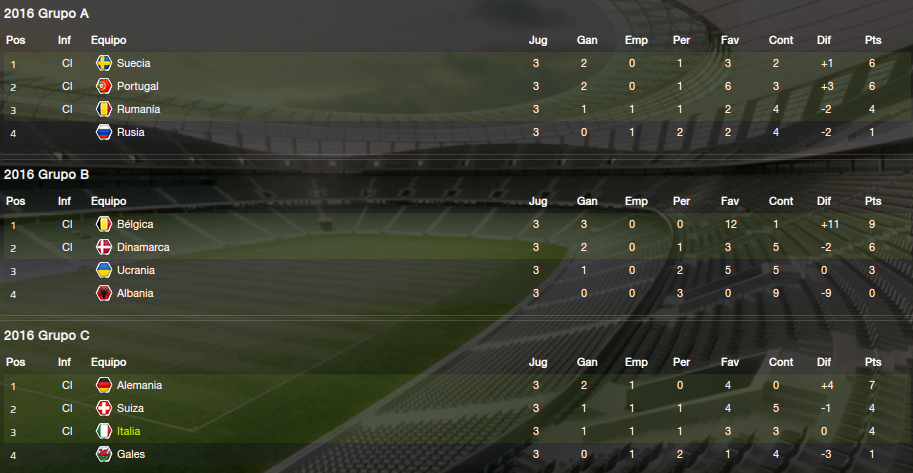Open the 2016 Grupo C header
Image resolution: width=913 pixels, height=473 pixels.
[47, 336]
